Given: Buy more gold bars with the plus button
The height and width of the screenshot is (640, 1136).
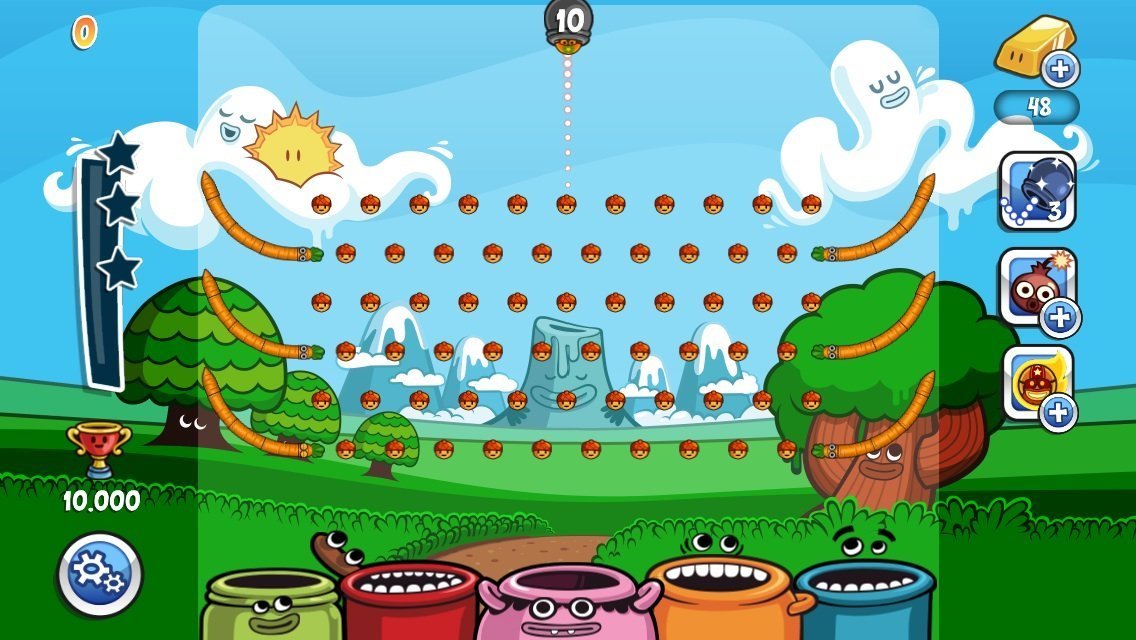Looking at the screenshot, I should click(x=1060, y=69).
